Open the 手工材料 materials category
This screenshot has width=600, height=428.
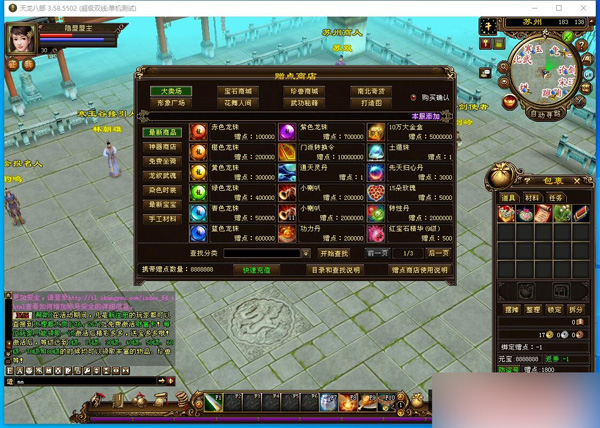pyautogui.click(x=163, y=217)
